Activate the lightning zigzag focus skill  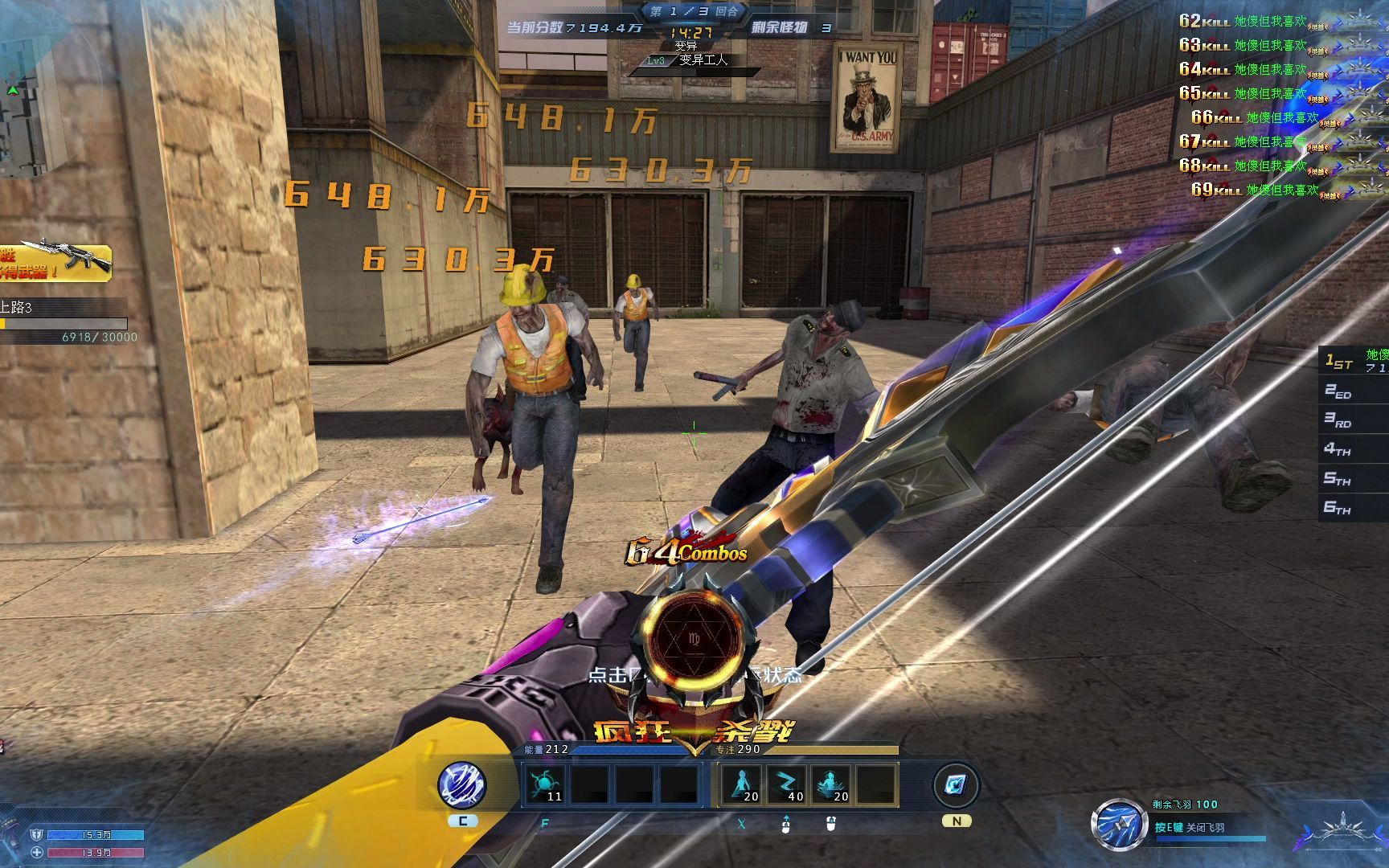[x=786, y=784]
